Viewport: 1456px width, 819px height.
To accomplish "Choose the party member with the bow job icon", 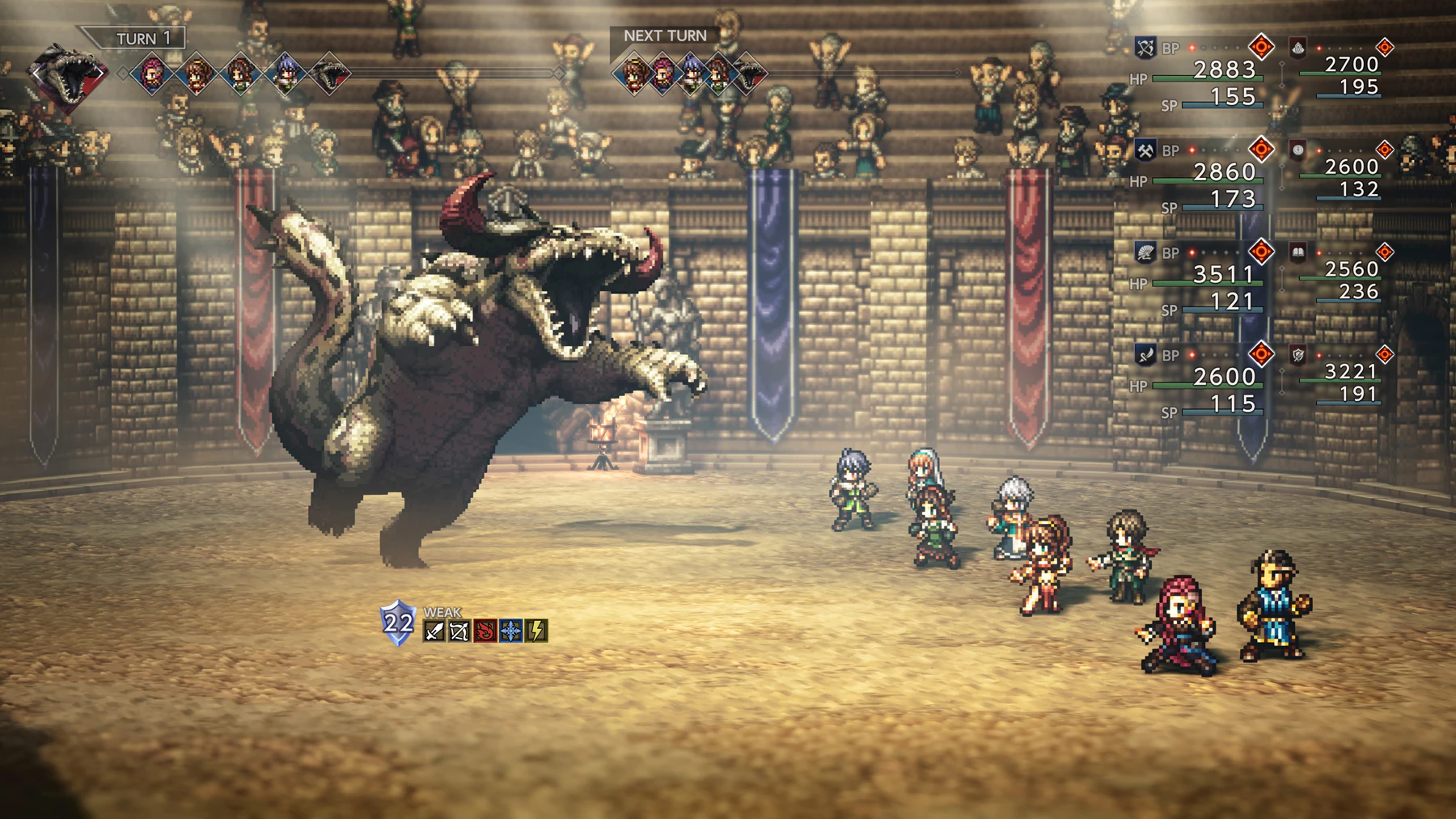I will 1145,48.
